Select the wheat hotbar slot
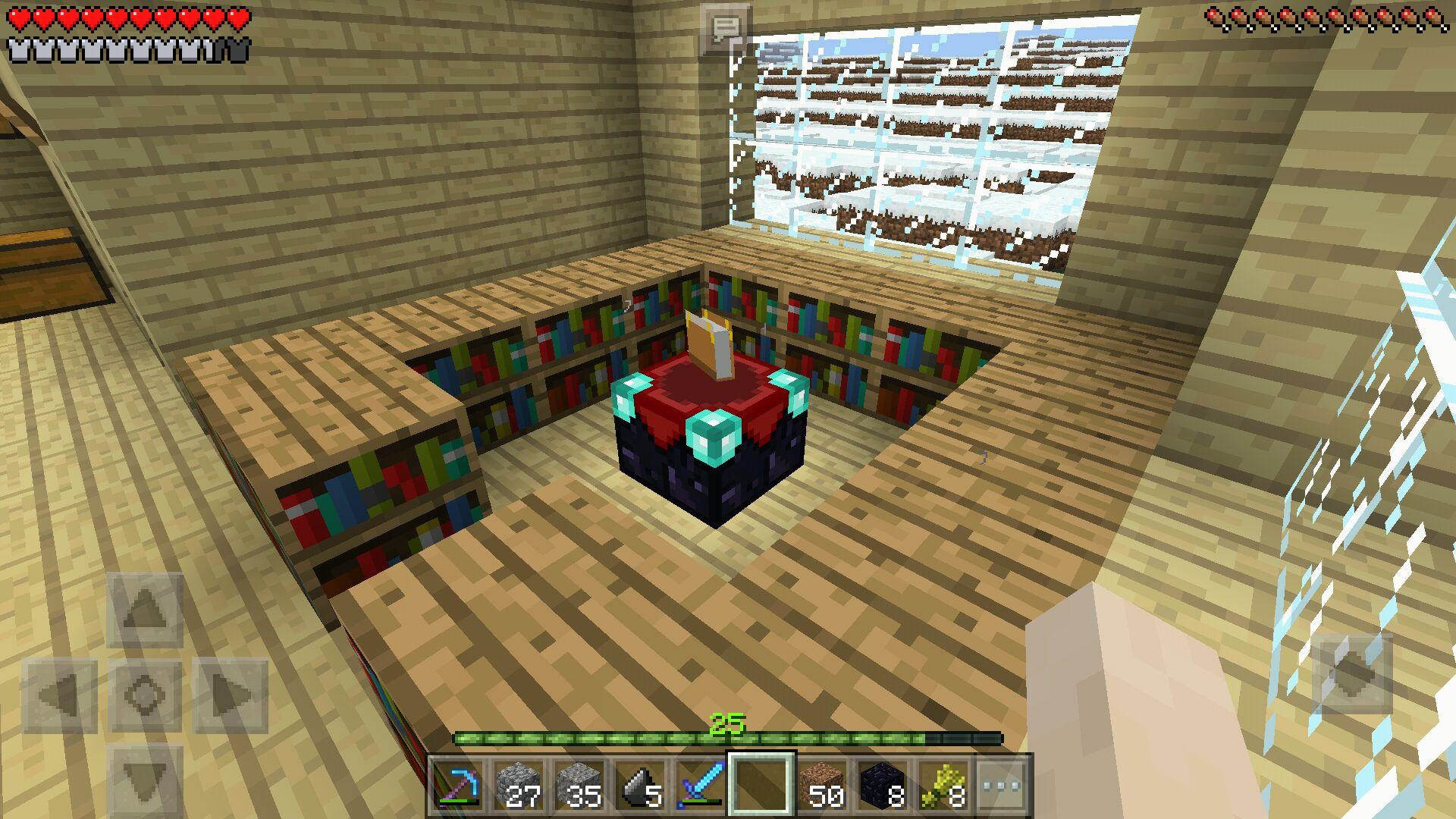 943,786
